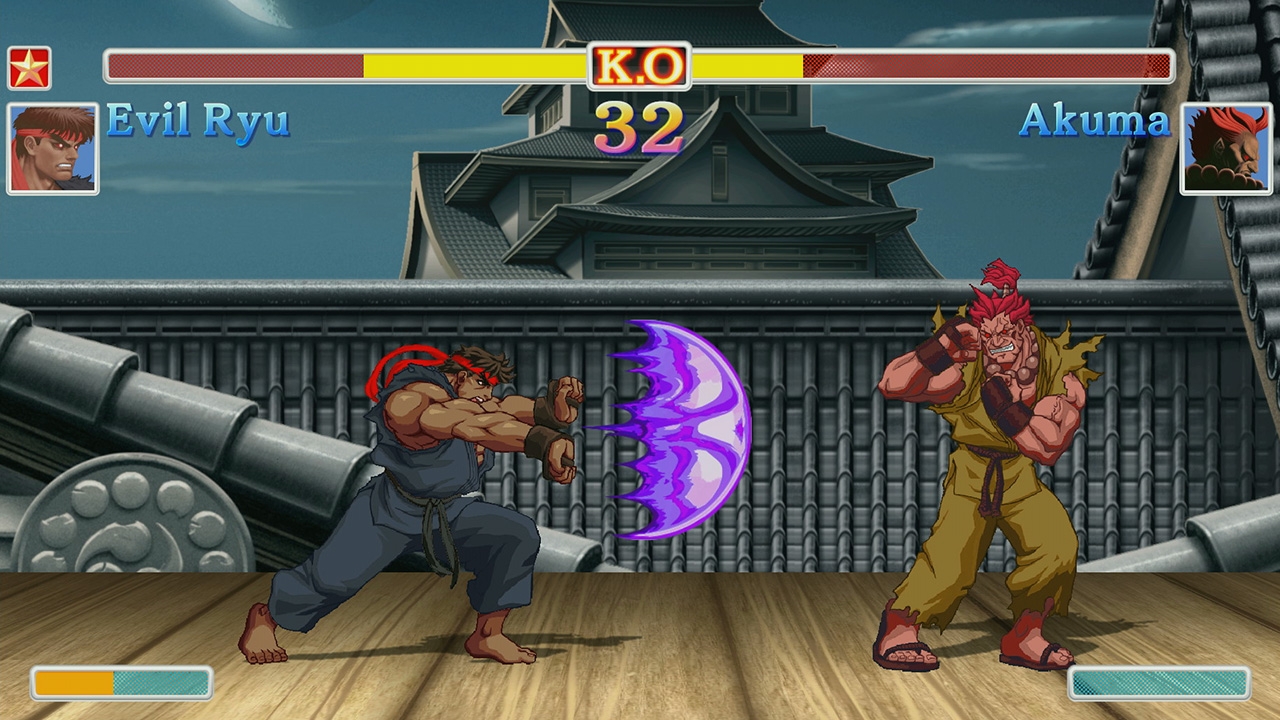Select Evil Ryu's character portrait
Viewport: 1280px width, 720px height.
(52, 145)
